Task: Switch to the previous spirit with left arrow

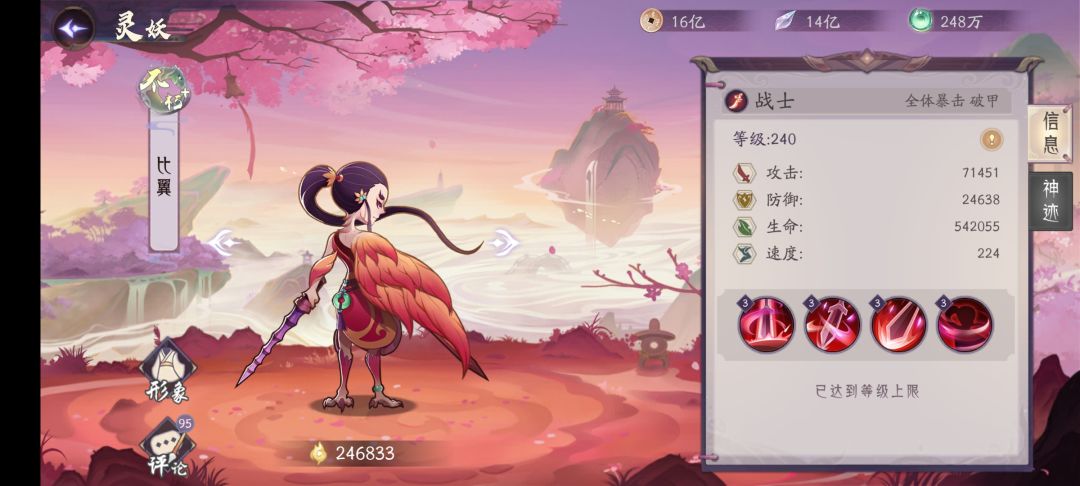Action: coord(224,242)
